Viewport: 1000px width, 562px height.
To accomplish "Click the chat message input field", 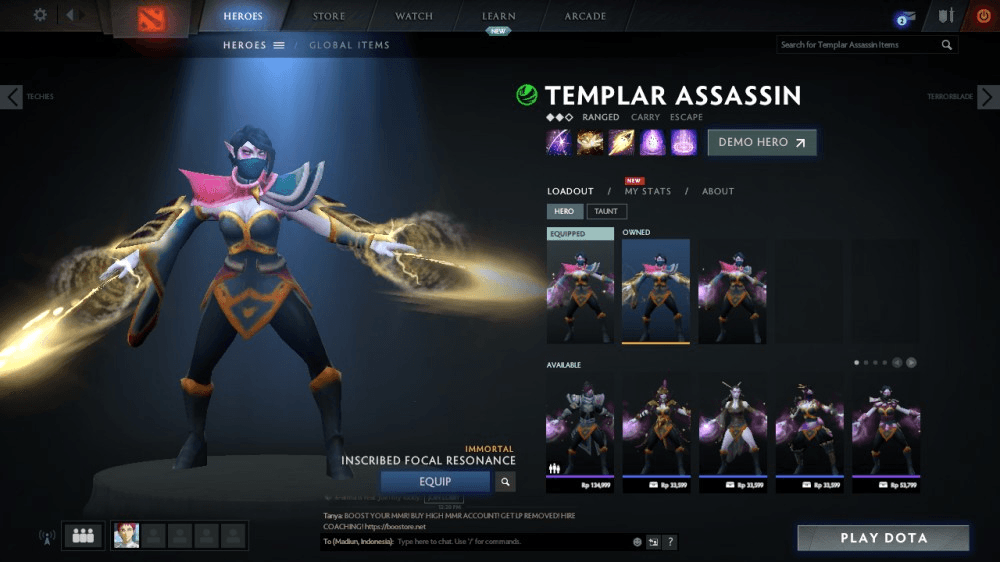I will tap(510, 542).
